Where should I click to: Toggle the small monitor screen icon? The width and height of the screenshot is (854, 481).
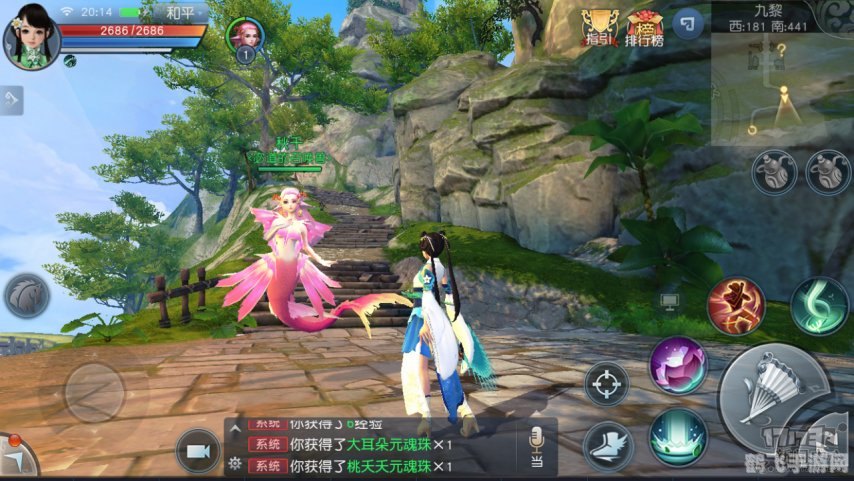[669, 299]
